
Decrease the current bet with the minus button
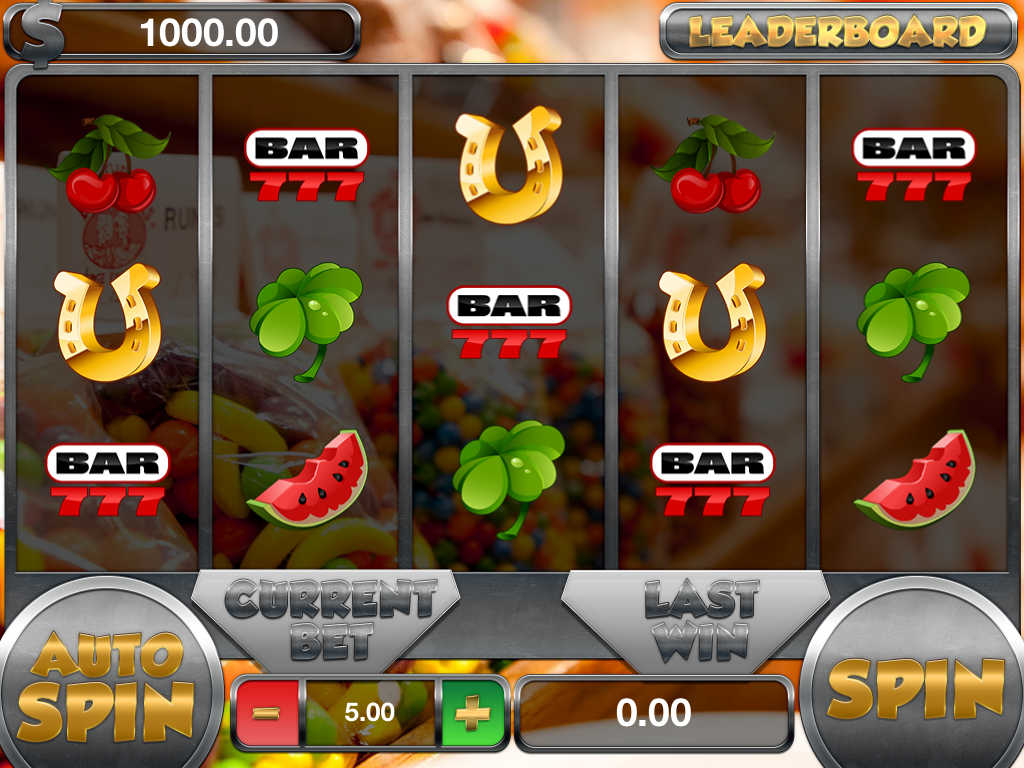coord(267,713)
